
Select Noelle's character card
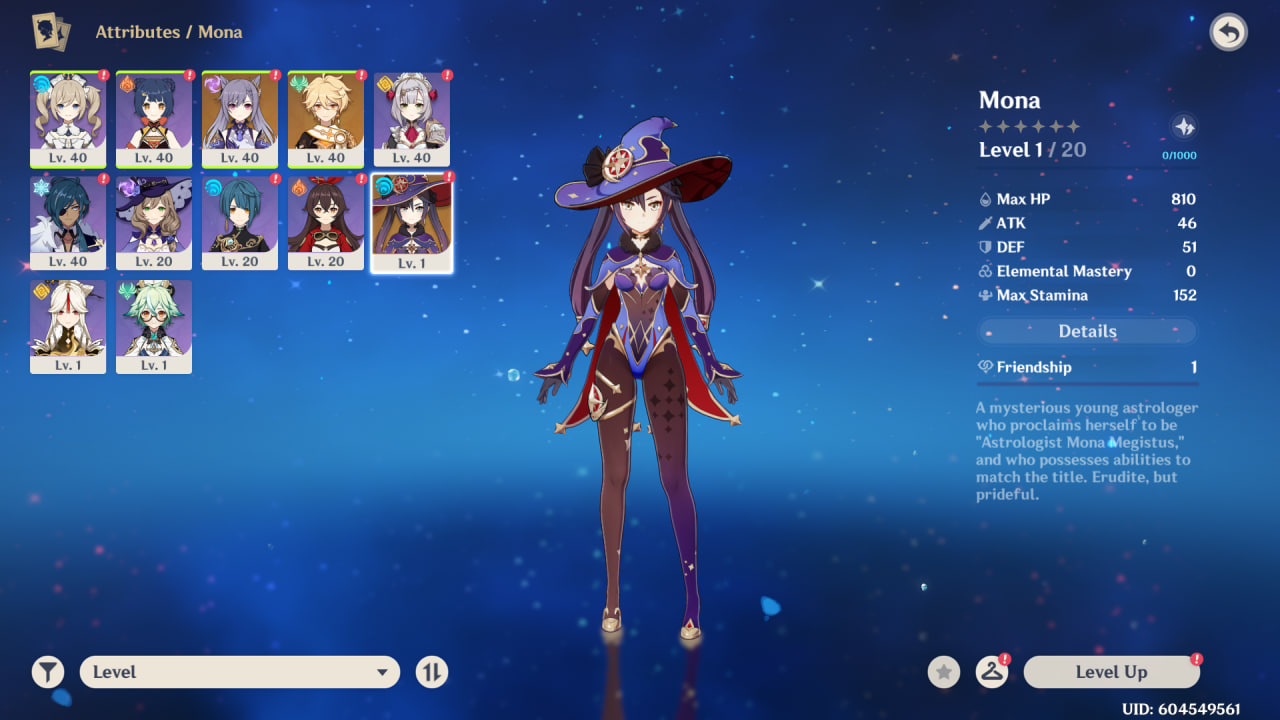[x=412, y=118]
